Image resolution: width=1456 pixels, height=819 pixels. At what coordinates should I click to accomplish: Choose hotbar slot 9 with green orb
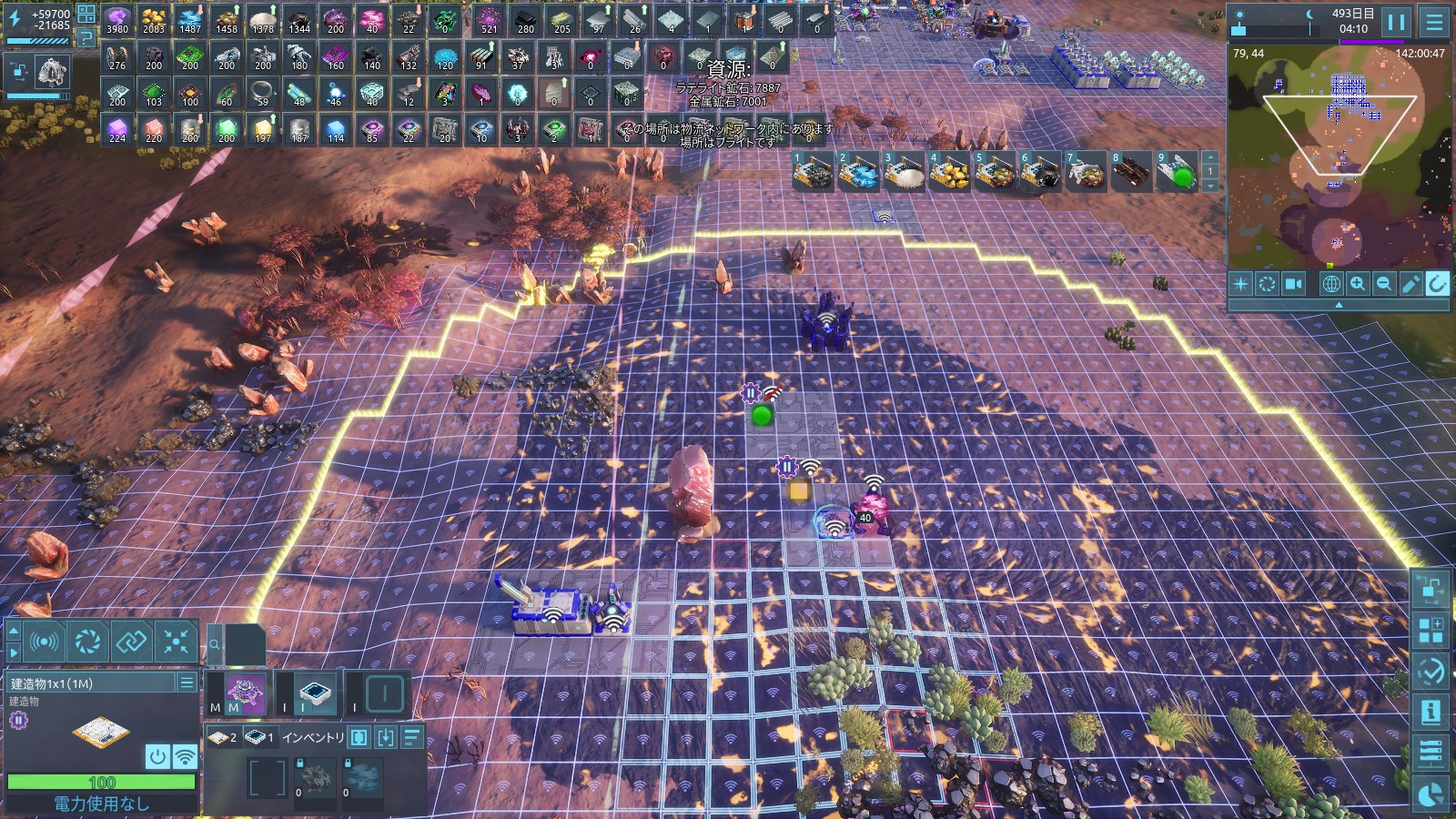pos(1177,172)
